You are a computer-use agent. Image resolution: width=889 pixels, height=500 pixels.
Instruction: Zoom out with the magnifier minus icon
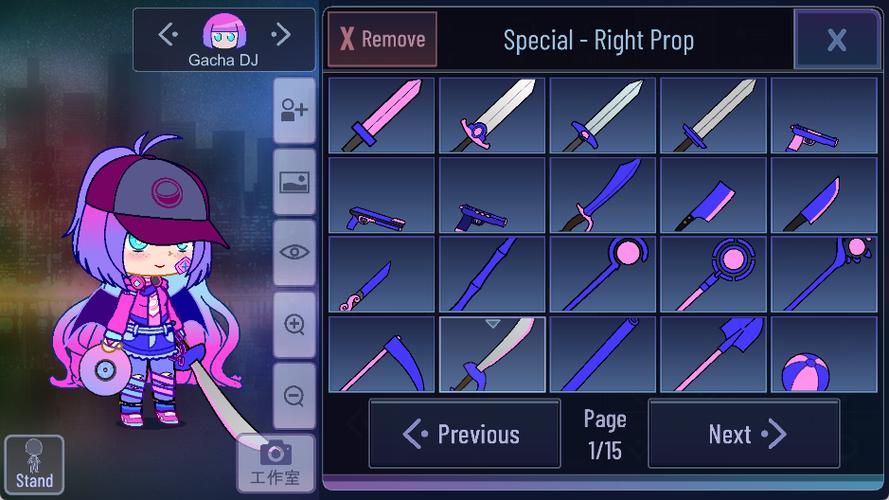[x=294, y=396]
